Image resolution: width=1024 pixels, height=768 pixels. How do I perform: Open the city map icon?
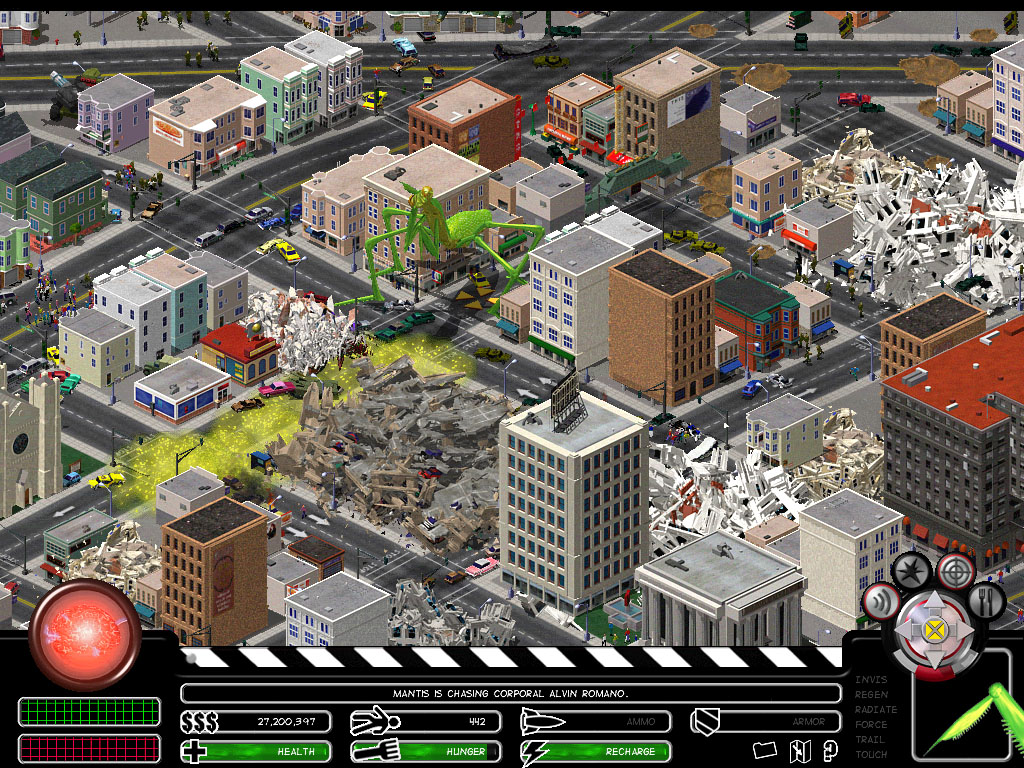click(799, 750)
